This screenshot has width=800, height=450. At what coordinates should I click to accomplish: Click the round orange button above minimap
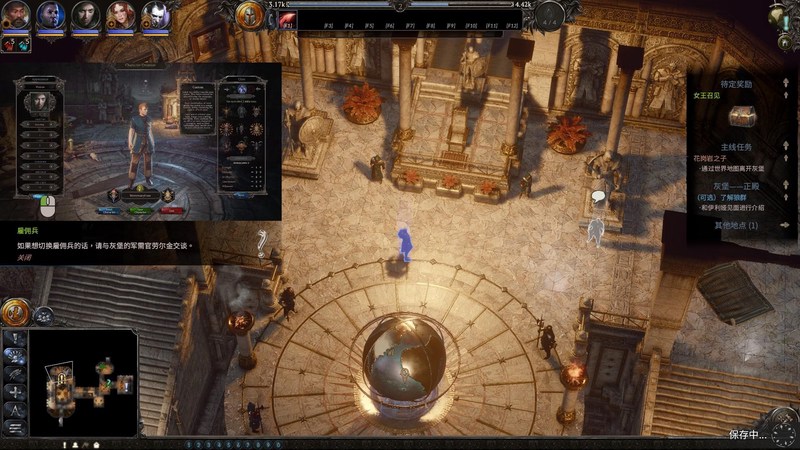[13, 312]
